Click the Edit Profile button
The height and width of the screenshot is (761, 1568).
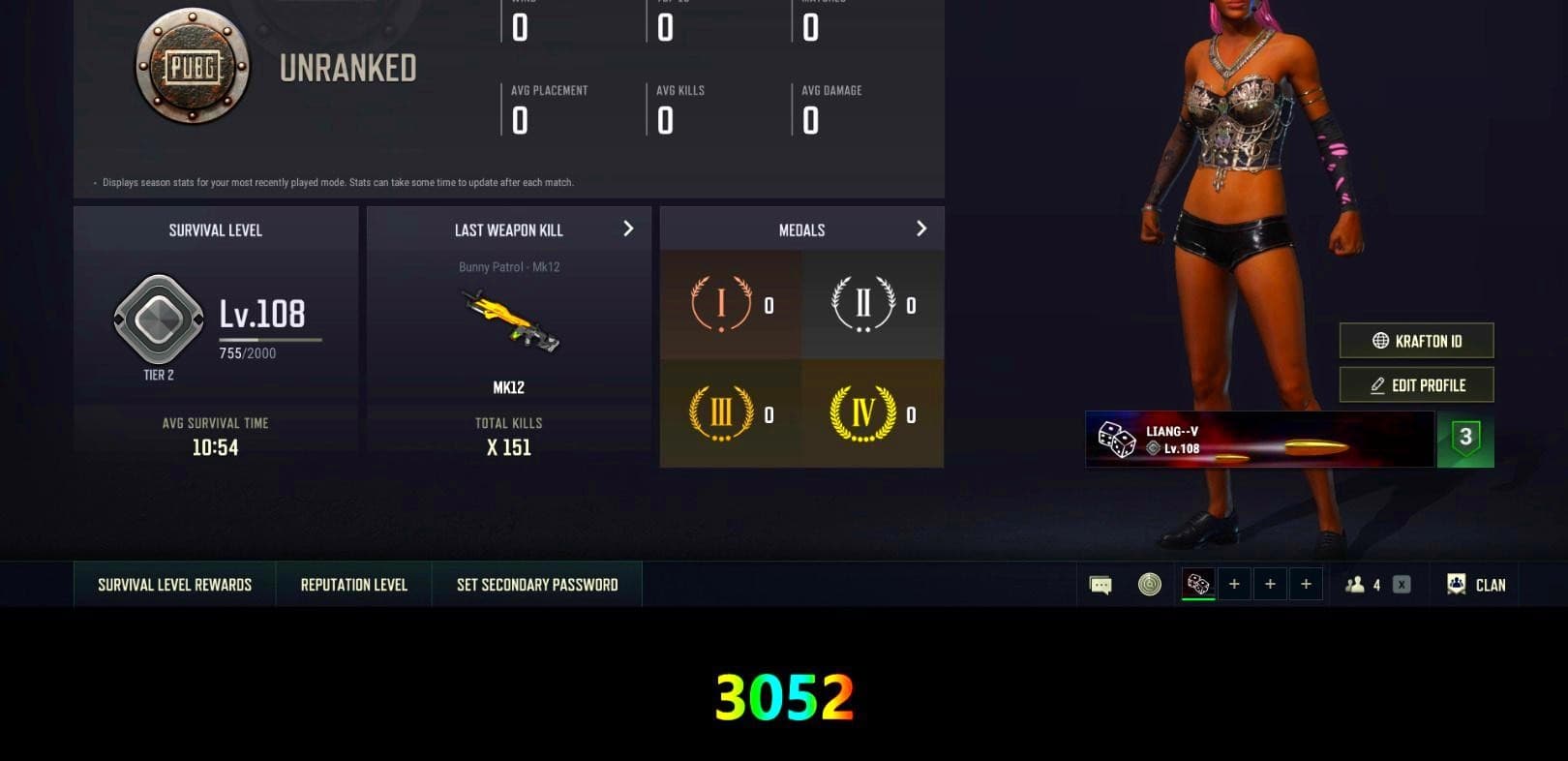1416,384
